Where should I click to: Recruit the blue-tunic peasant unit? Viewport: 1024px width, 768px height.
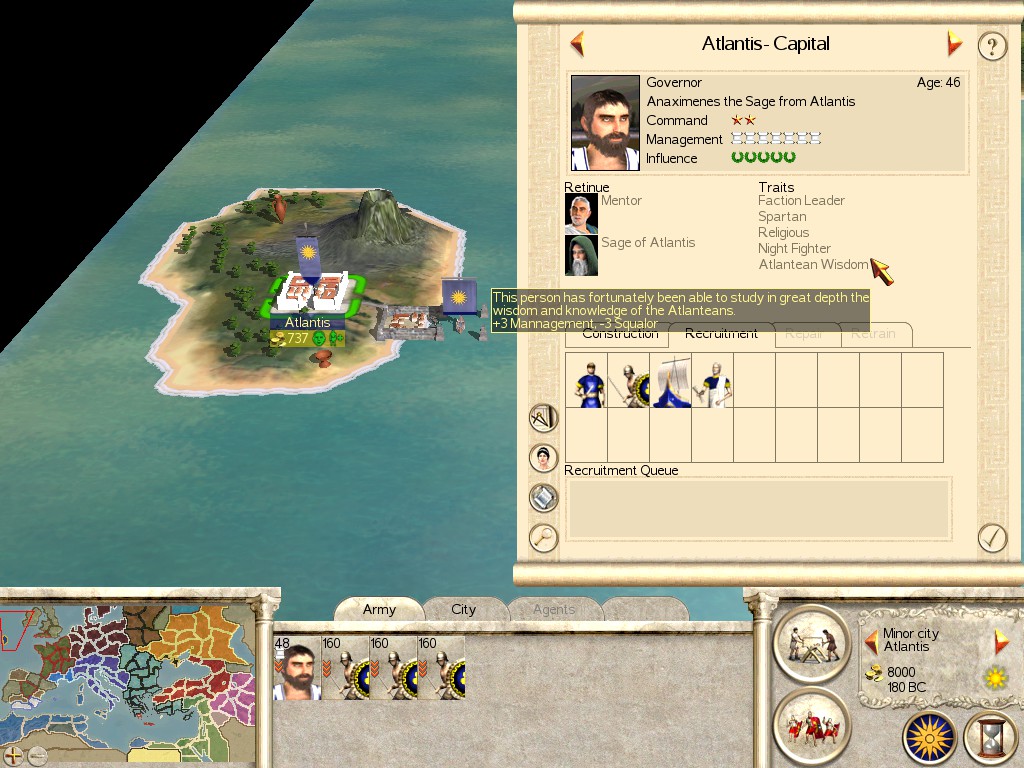click(x=587, y=381)
